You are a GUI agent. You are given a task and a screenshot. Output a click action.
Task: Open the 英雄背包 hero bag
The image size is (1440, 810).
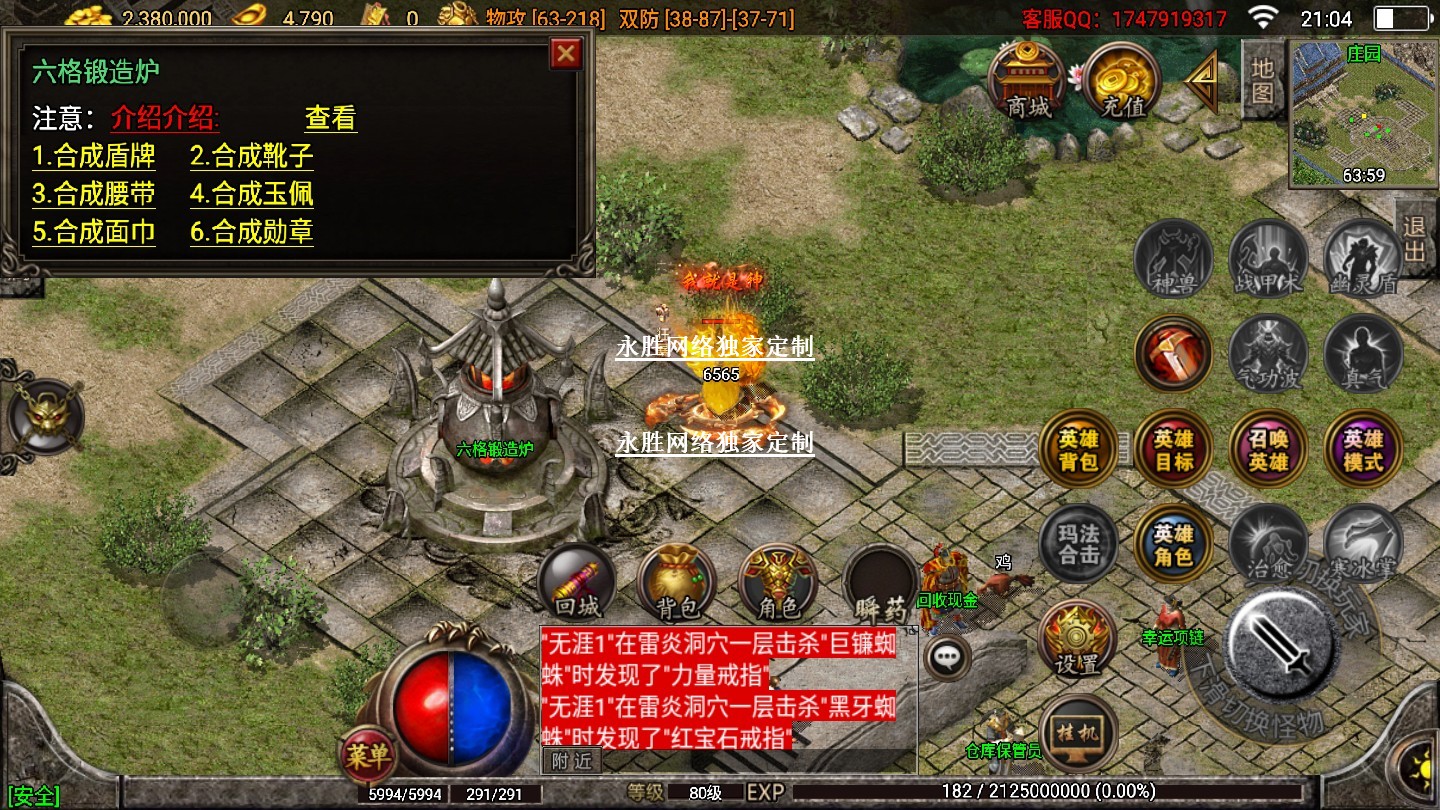1077,450
